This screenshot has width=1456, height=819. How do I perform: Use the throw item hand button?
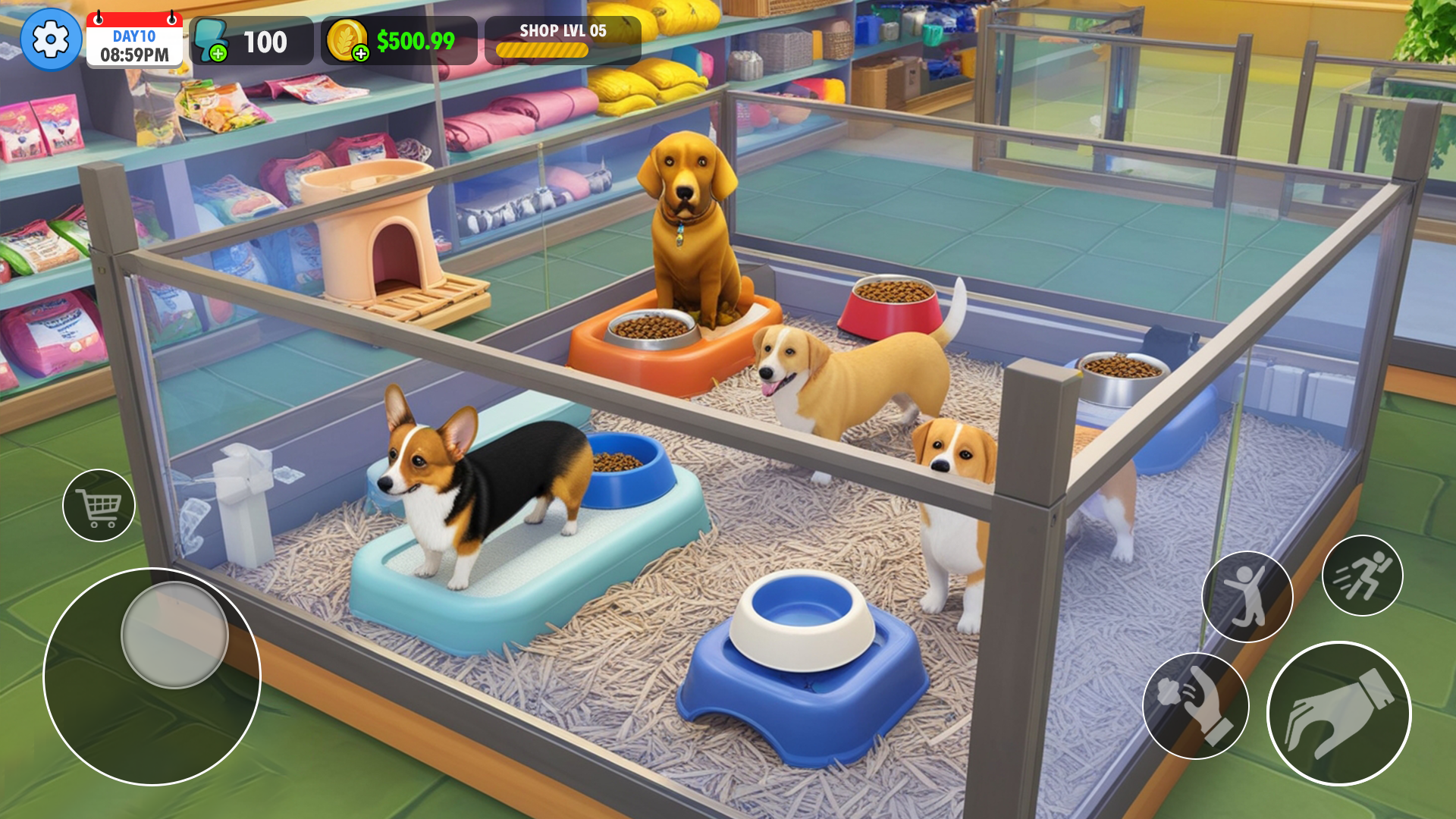[x=1195, y=705]
